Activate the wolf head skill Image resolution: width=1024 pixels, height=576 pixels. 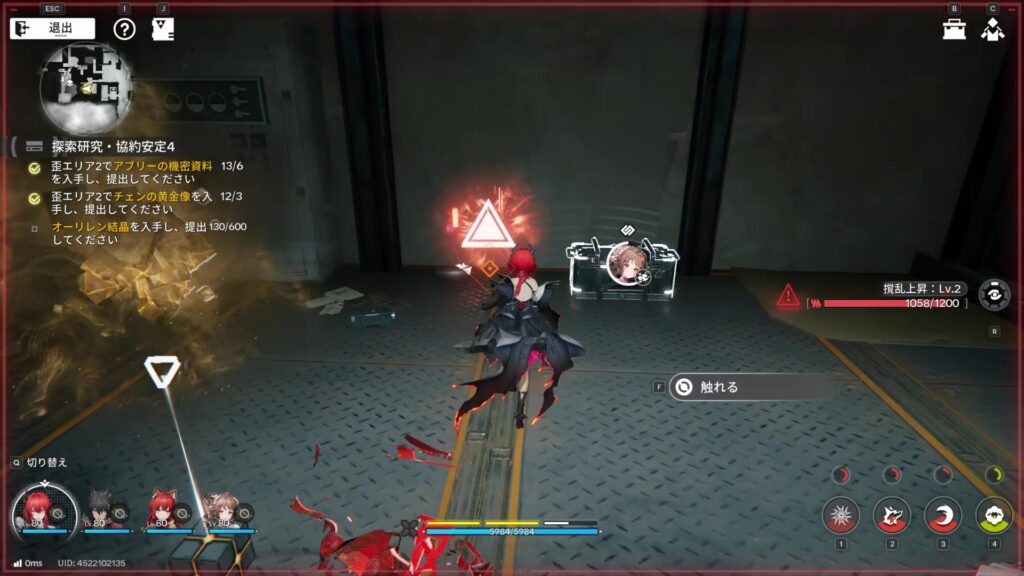892,515
